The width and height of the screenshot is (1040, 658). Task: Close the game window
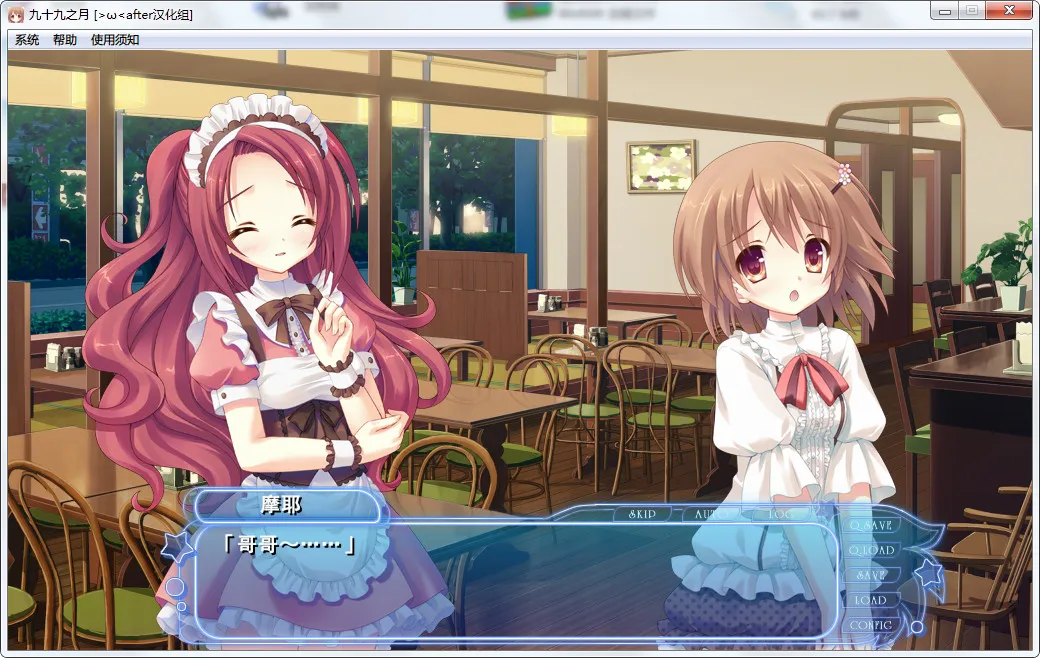(1010, 11)
